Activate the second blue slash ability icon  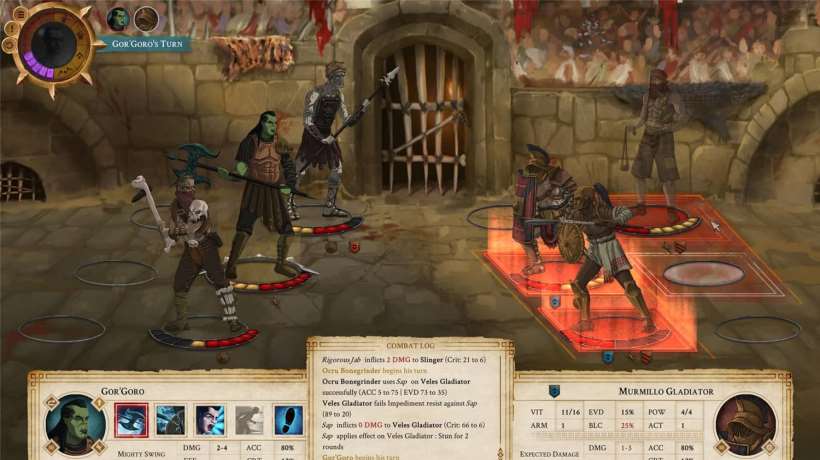pos(171,420)
